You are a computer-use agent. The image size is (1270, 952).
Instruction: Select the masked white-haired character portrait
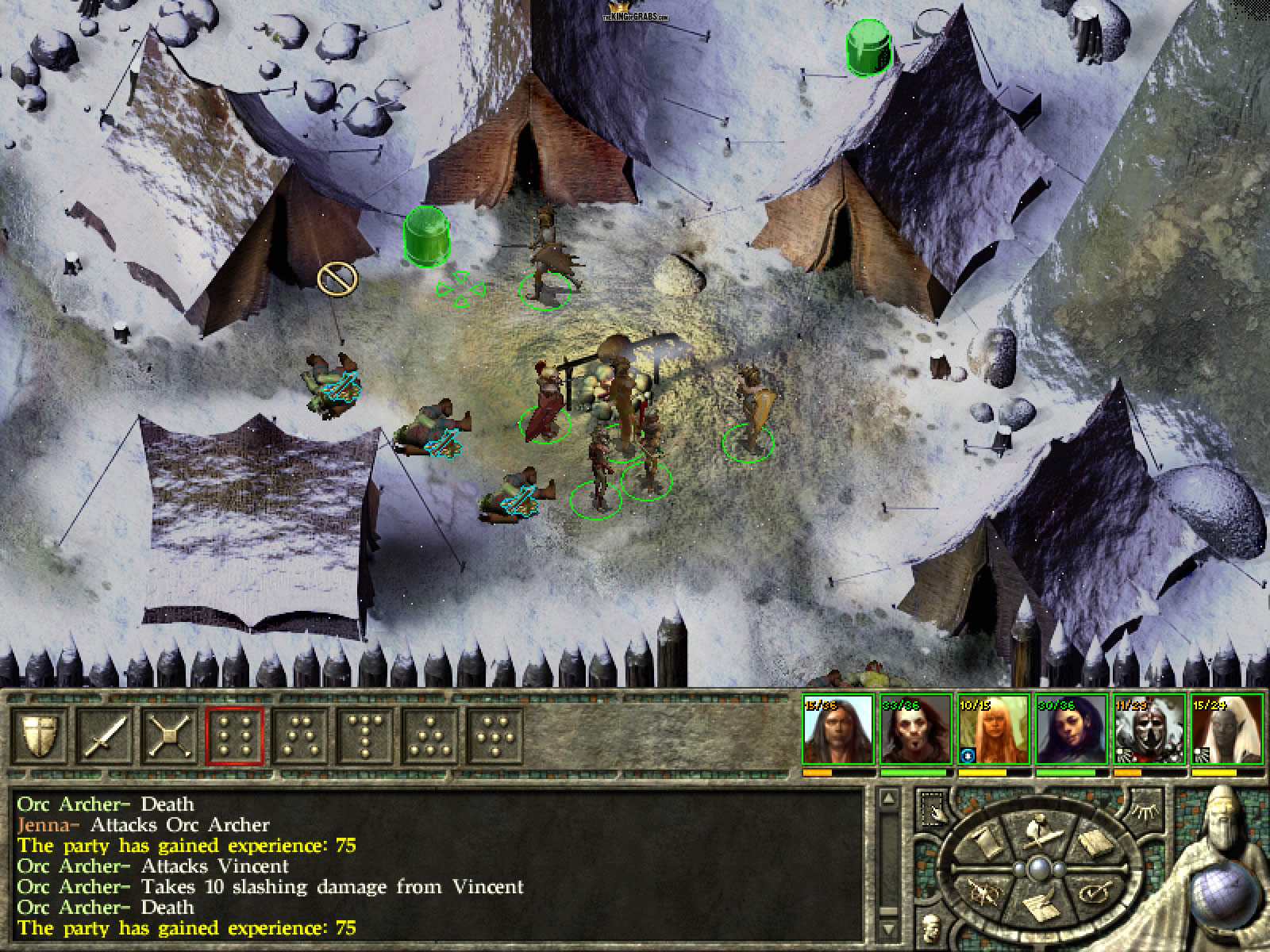point(1149,730)
